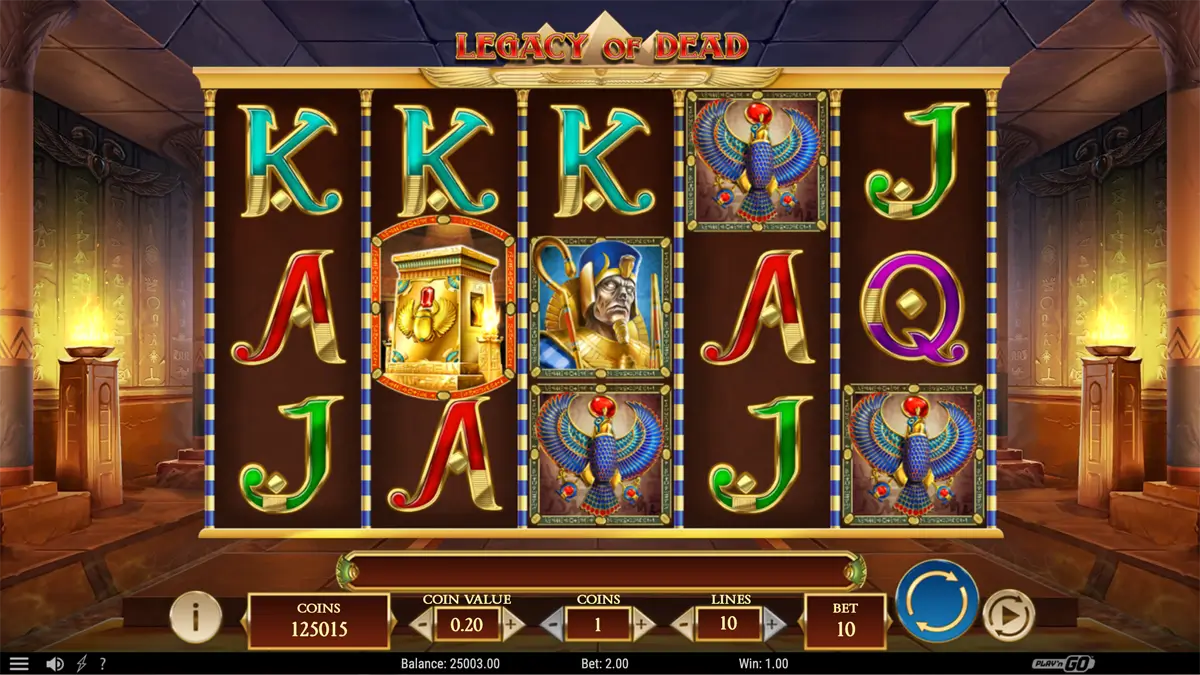Screen dimensions: 1200x675
Task: Toggle the lightning bolt fast play
Action: click(82, 664)
